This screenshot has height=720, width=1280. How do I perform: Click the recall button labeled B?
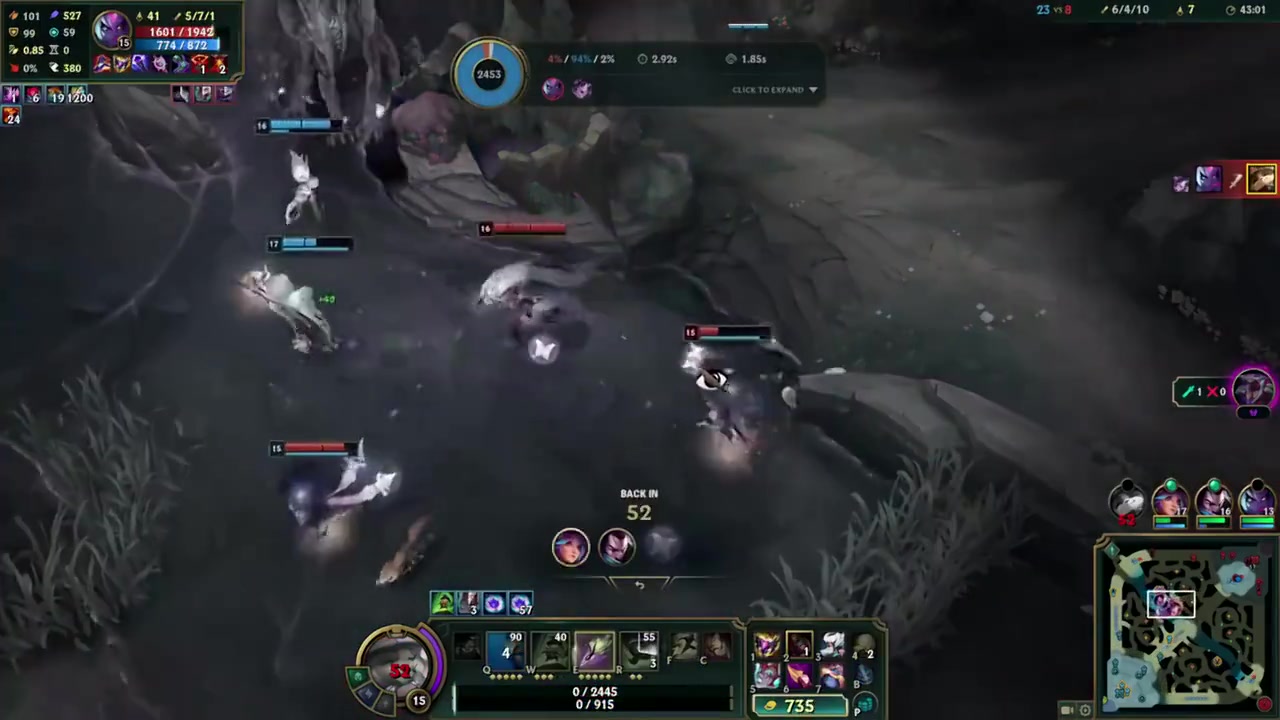point(863,676)
